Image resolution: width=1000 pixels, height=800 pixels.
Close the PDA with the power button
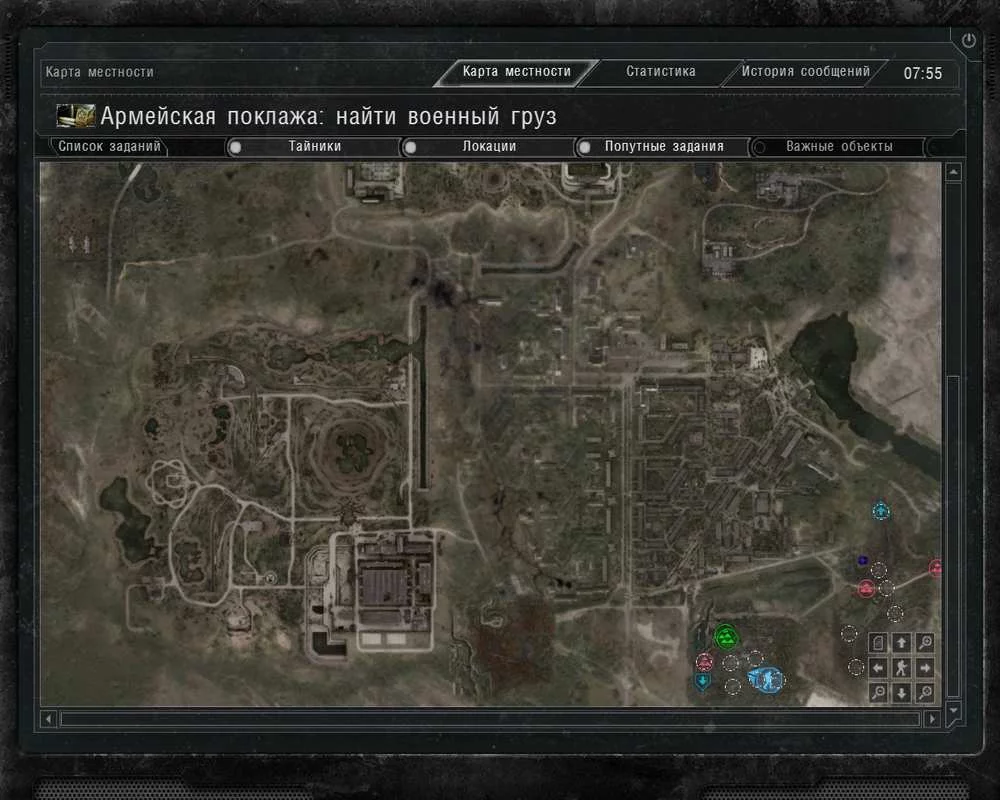click(968, 41)
